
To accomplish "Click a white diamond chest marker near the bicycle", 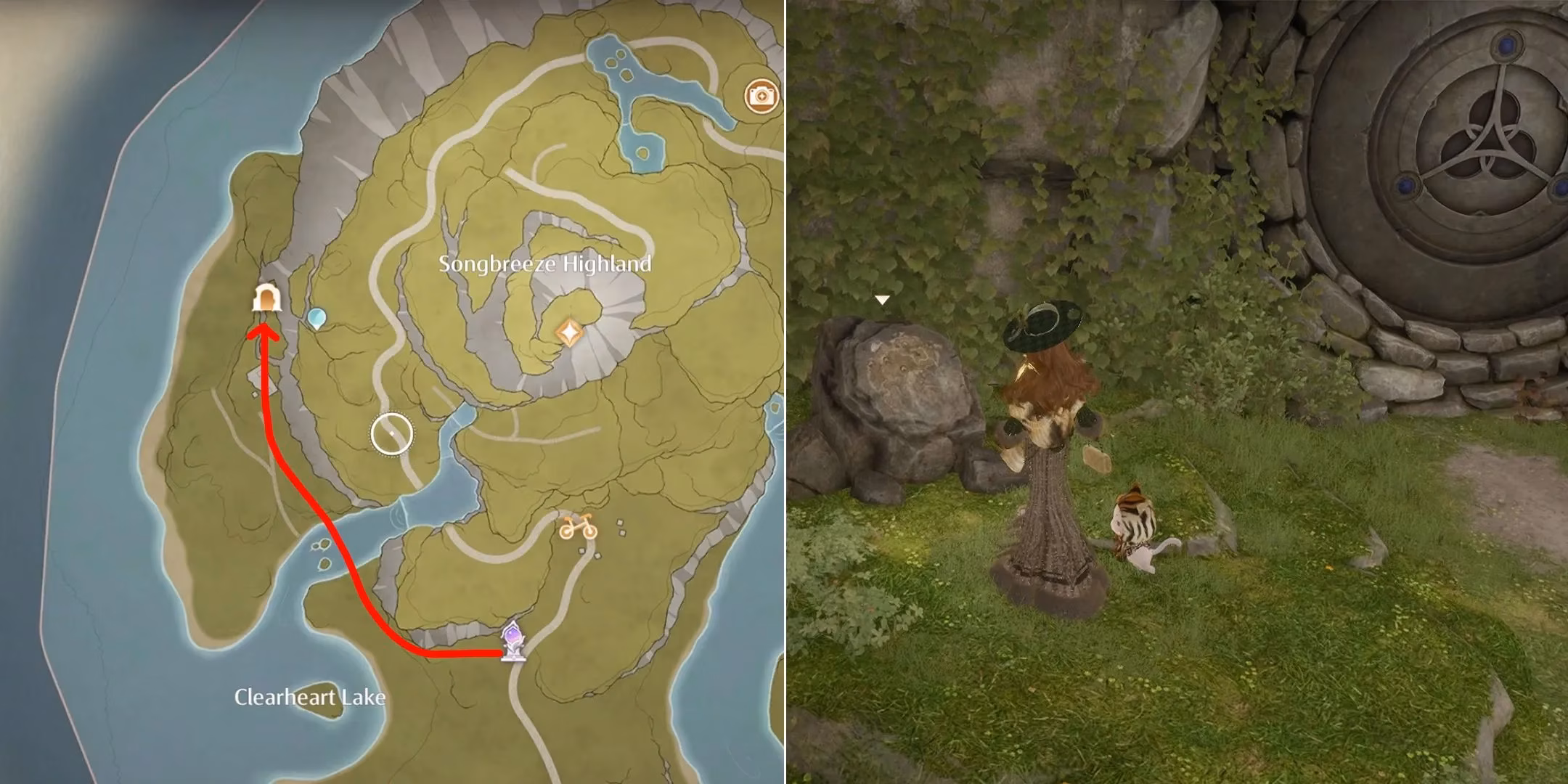I will click(620, 523).
